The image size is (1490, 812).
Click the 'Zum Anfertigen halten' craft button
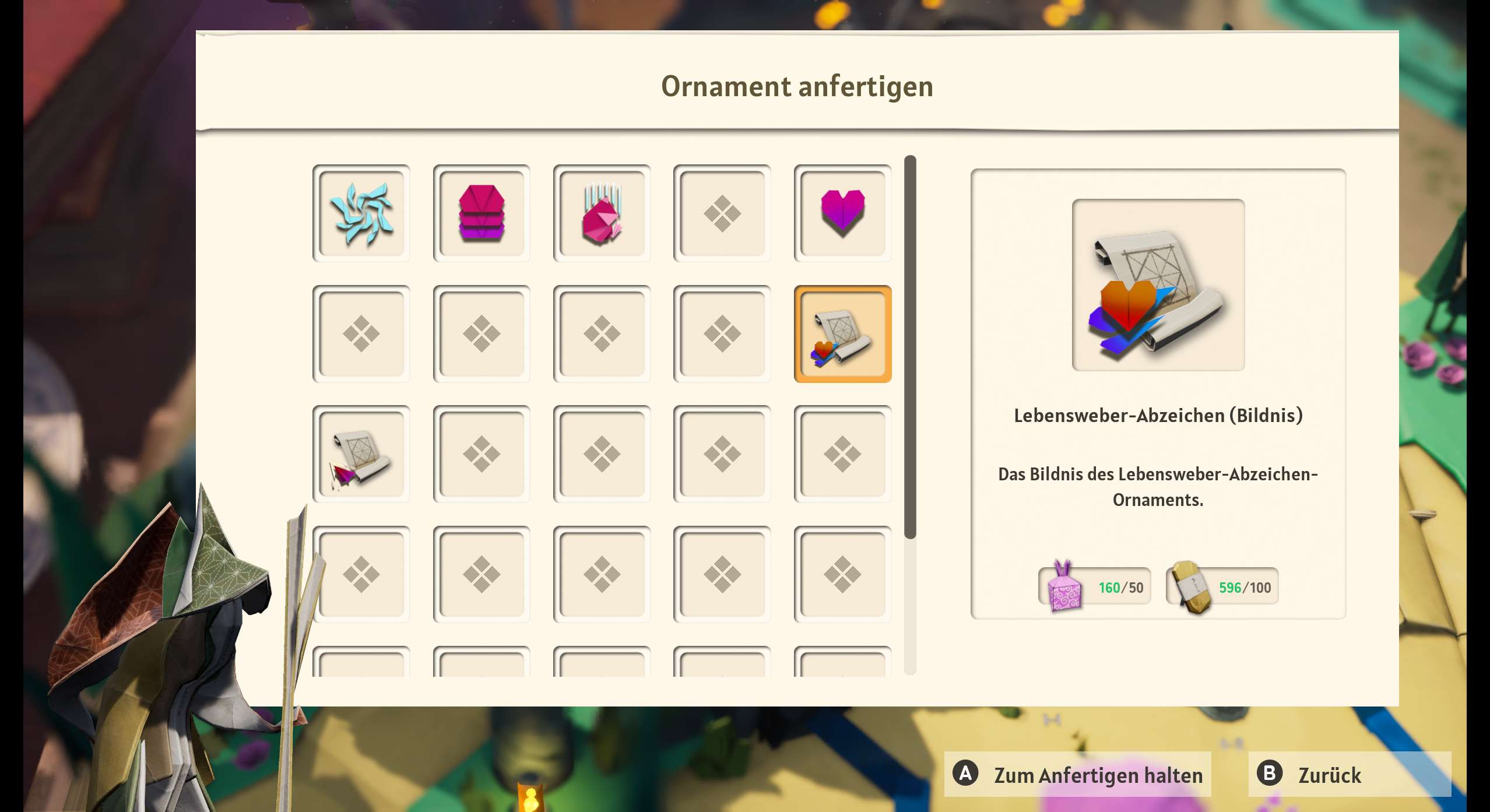click(x=1077, y=774)
